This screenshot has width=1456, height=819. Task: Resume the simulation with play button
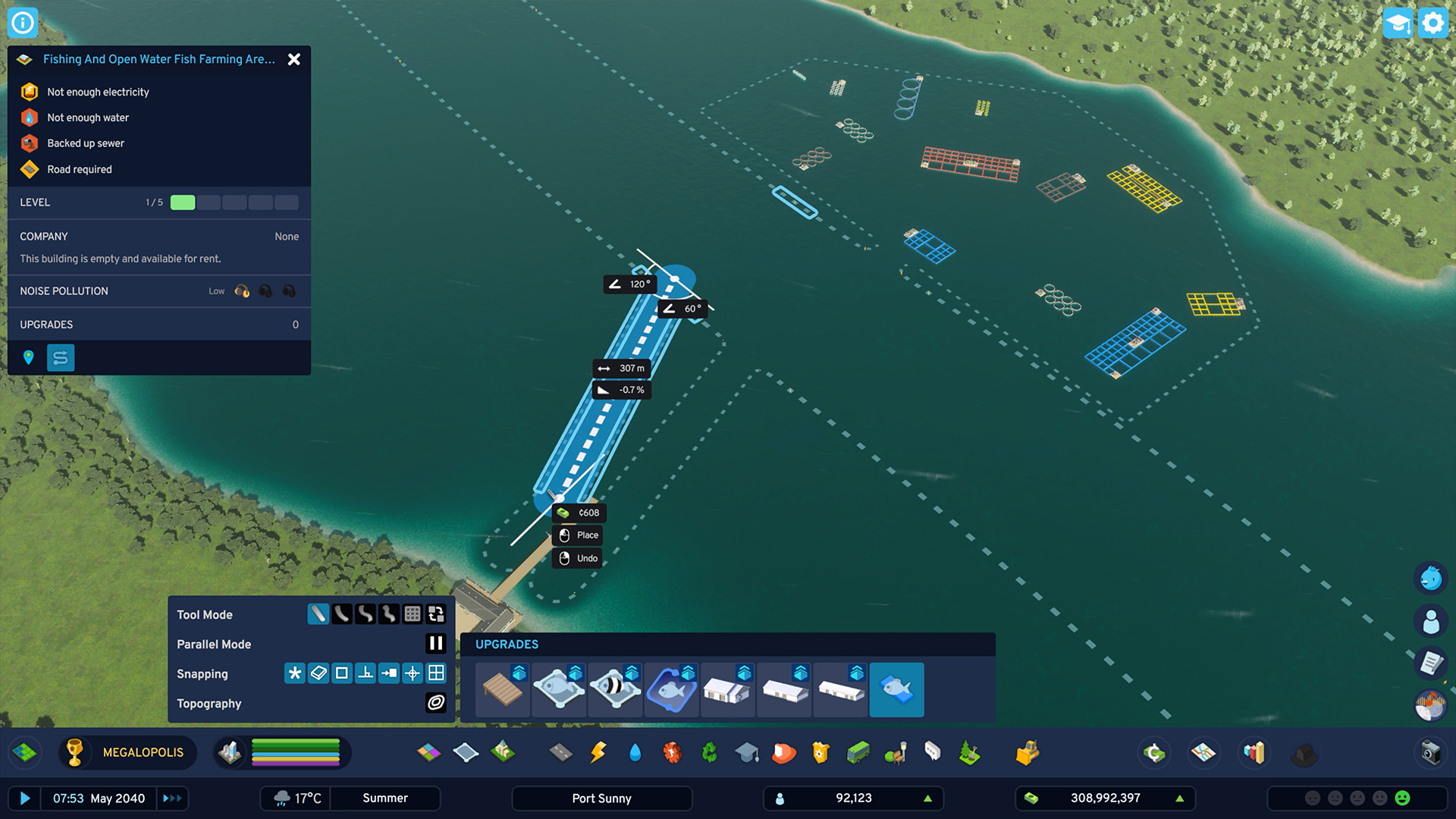pos(25,798)
